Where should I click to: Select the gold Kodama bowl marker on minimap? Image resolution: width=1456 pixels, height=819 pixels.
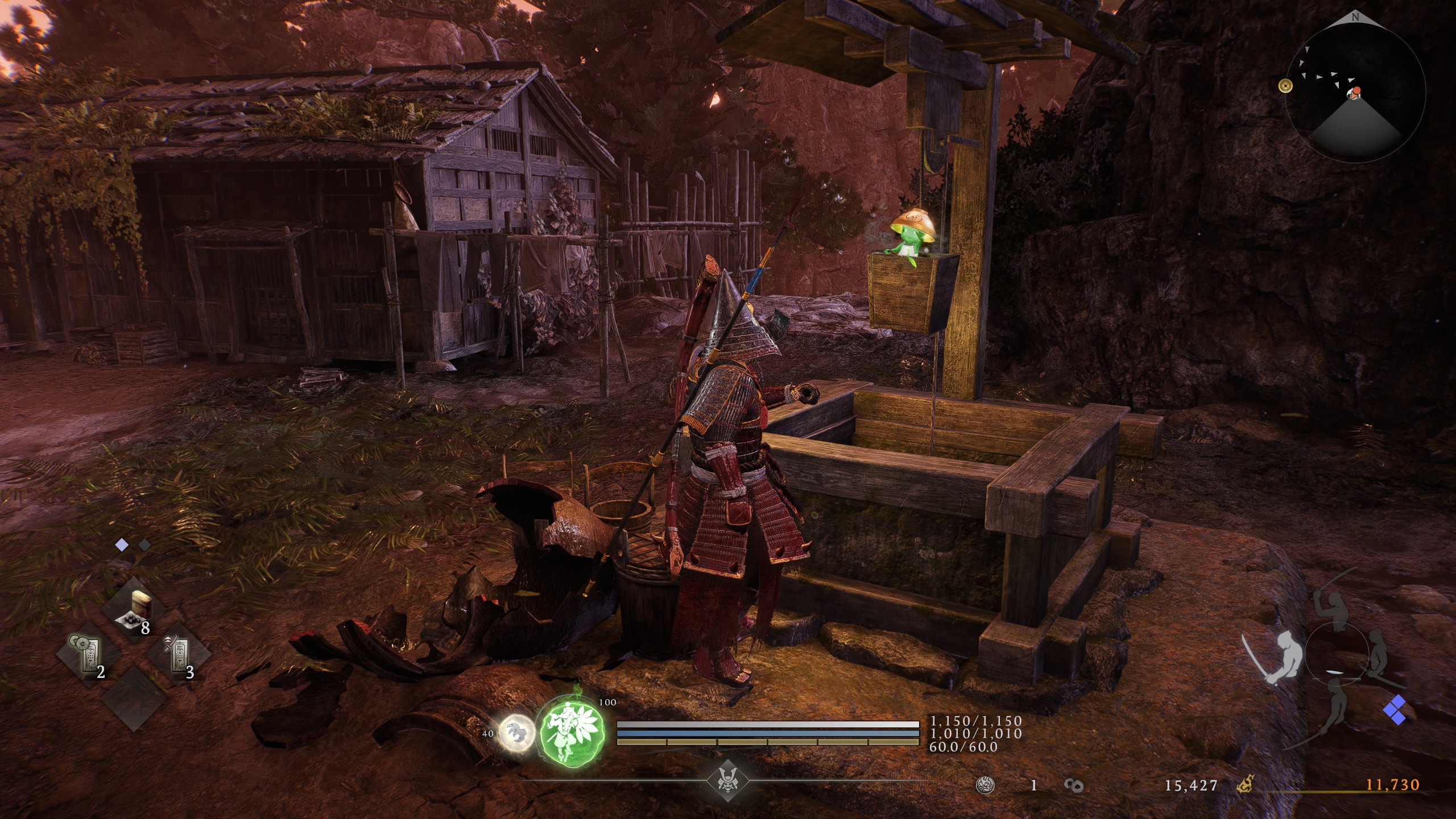tap(1285, 86)
